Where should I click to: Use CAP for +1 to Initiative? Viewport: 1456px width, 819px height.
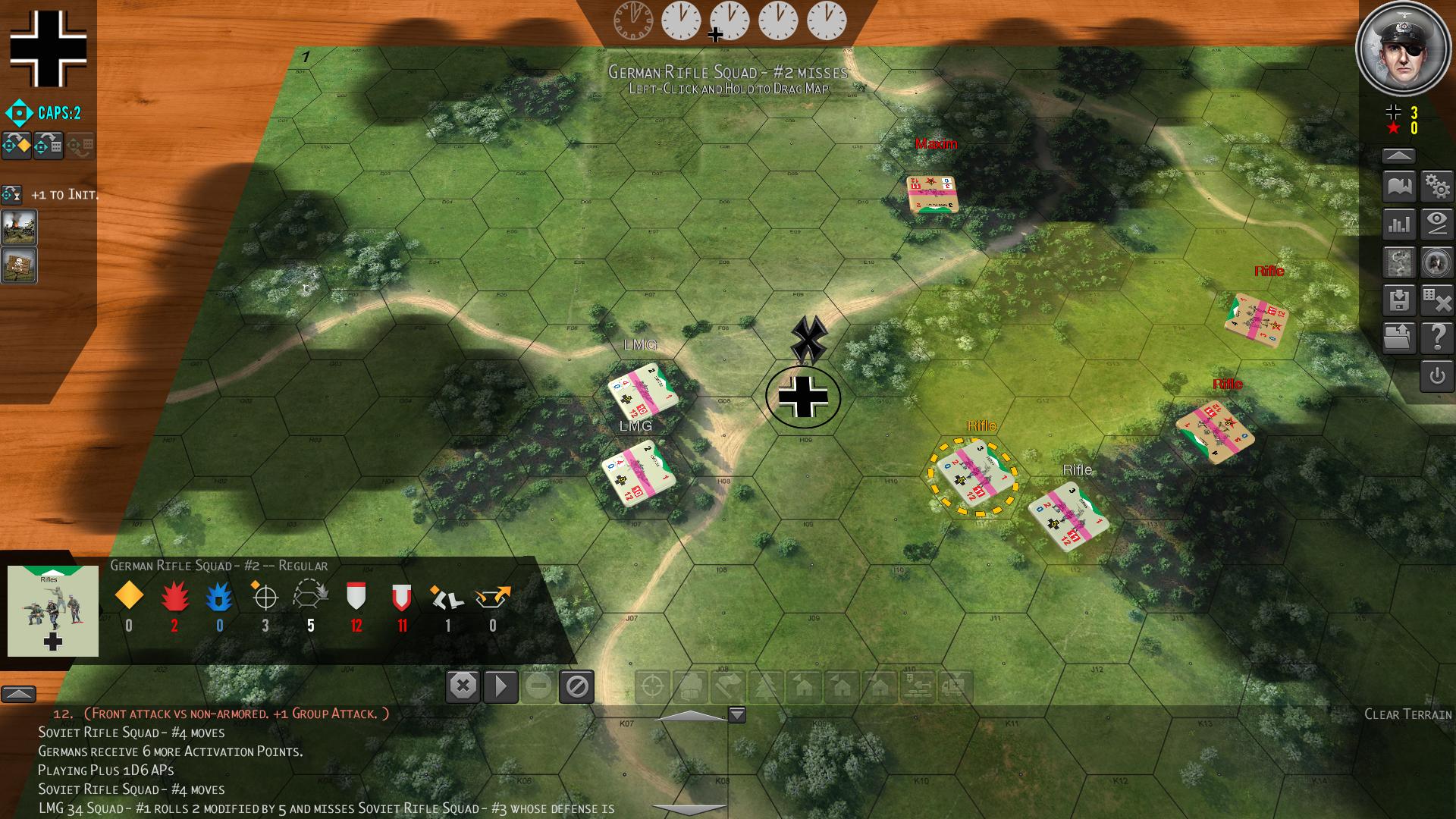(x=12, y=195)
